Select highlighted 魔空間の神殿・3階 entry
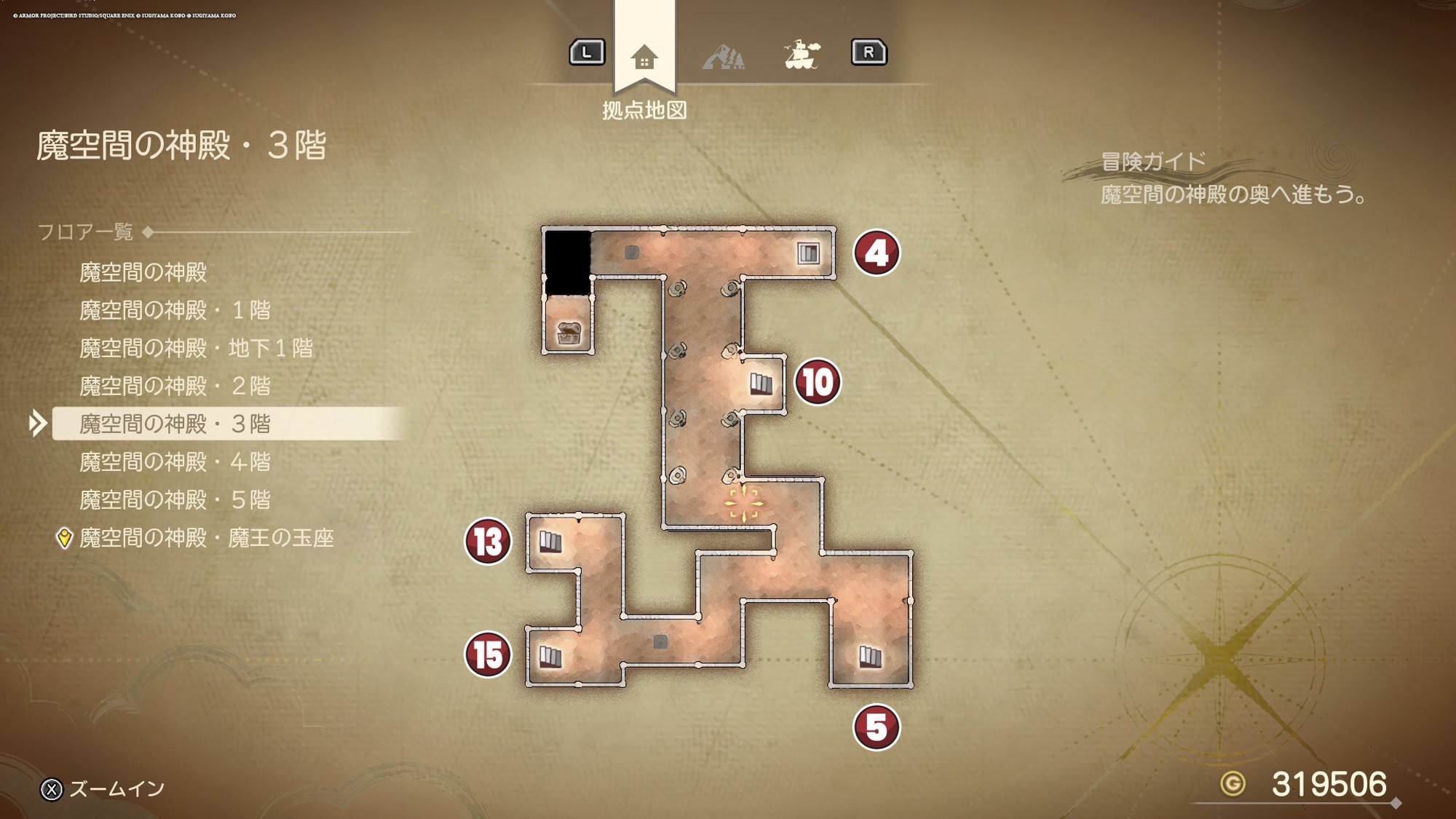1456x819 pixels. coord(175,424)
